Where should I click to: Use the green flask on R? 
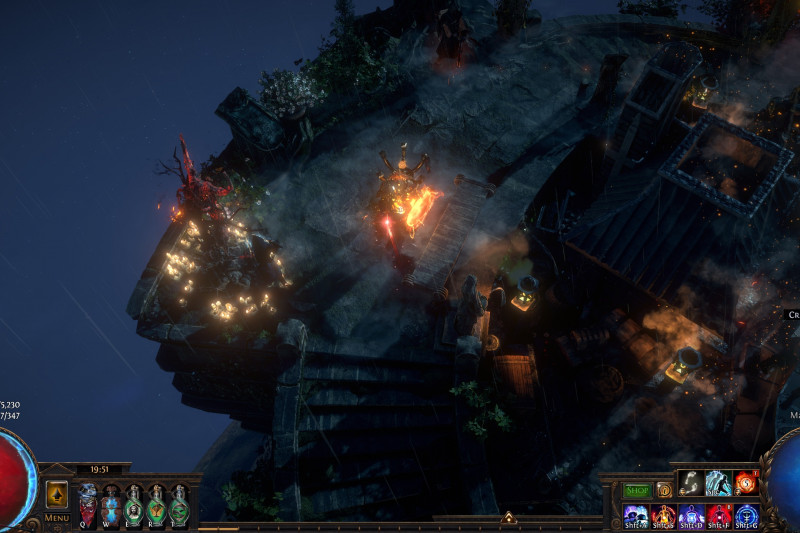point(157,505)
